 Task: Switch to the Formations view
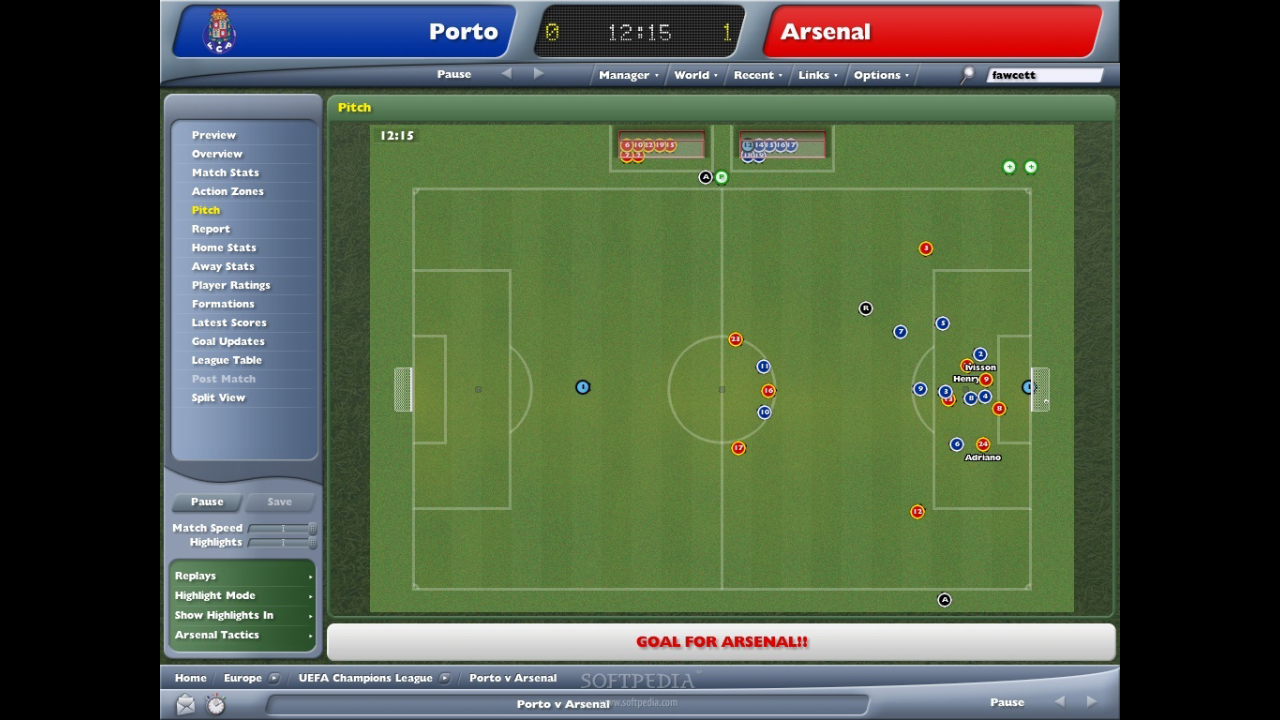click(x=222, y=304)
